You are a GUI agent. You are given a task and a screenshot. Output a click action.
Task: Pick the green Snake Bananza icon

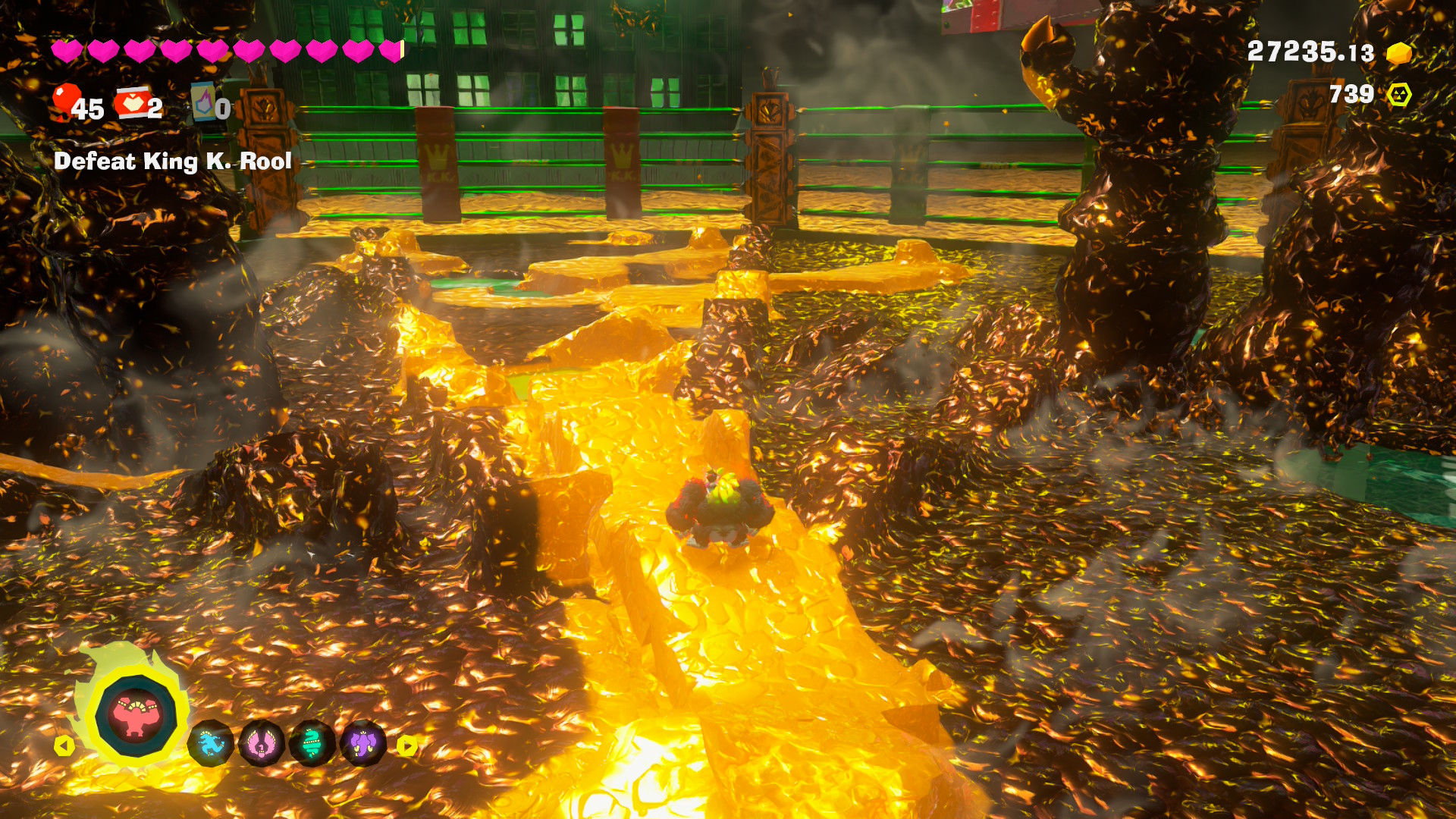pyautogui.click(x=312, y=744)
